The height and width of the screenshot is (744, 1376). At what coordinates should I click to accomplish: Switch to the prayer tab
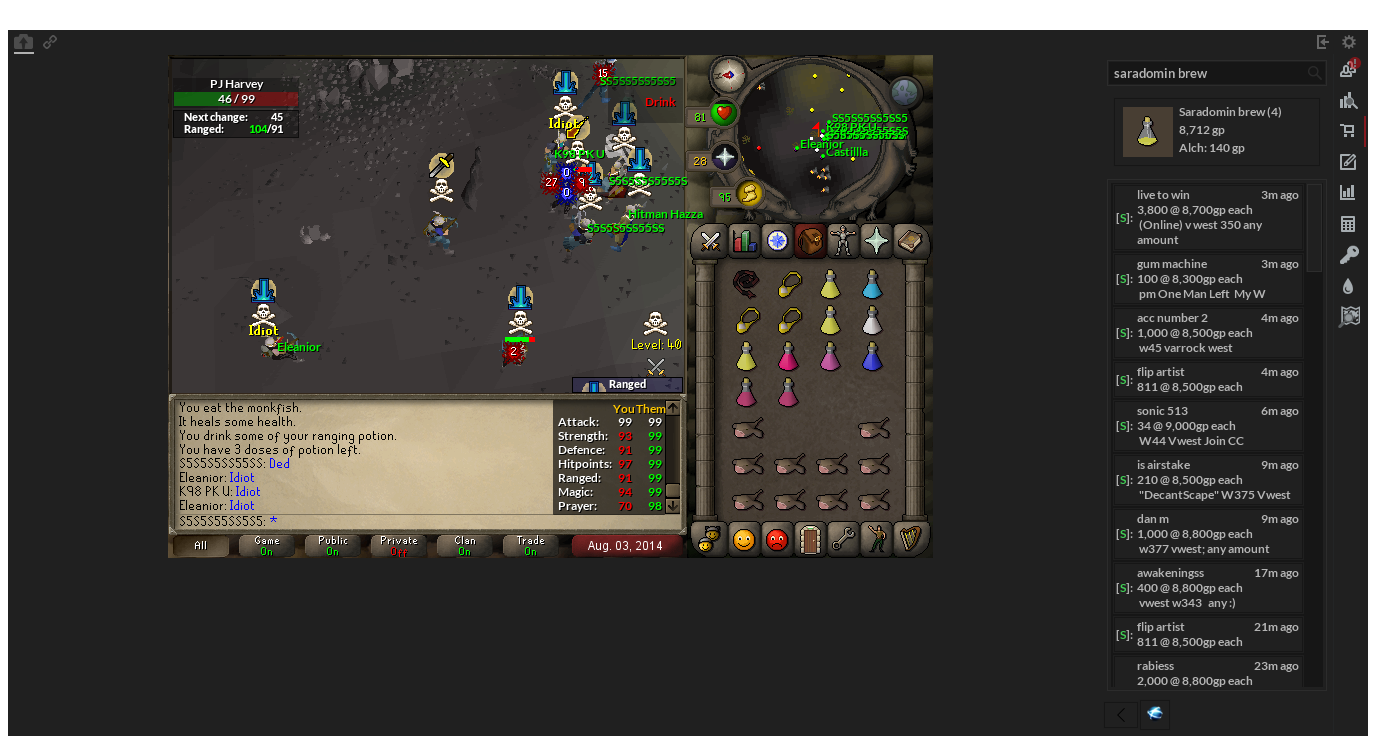click(x=875, y=242)
